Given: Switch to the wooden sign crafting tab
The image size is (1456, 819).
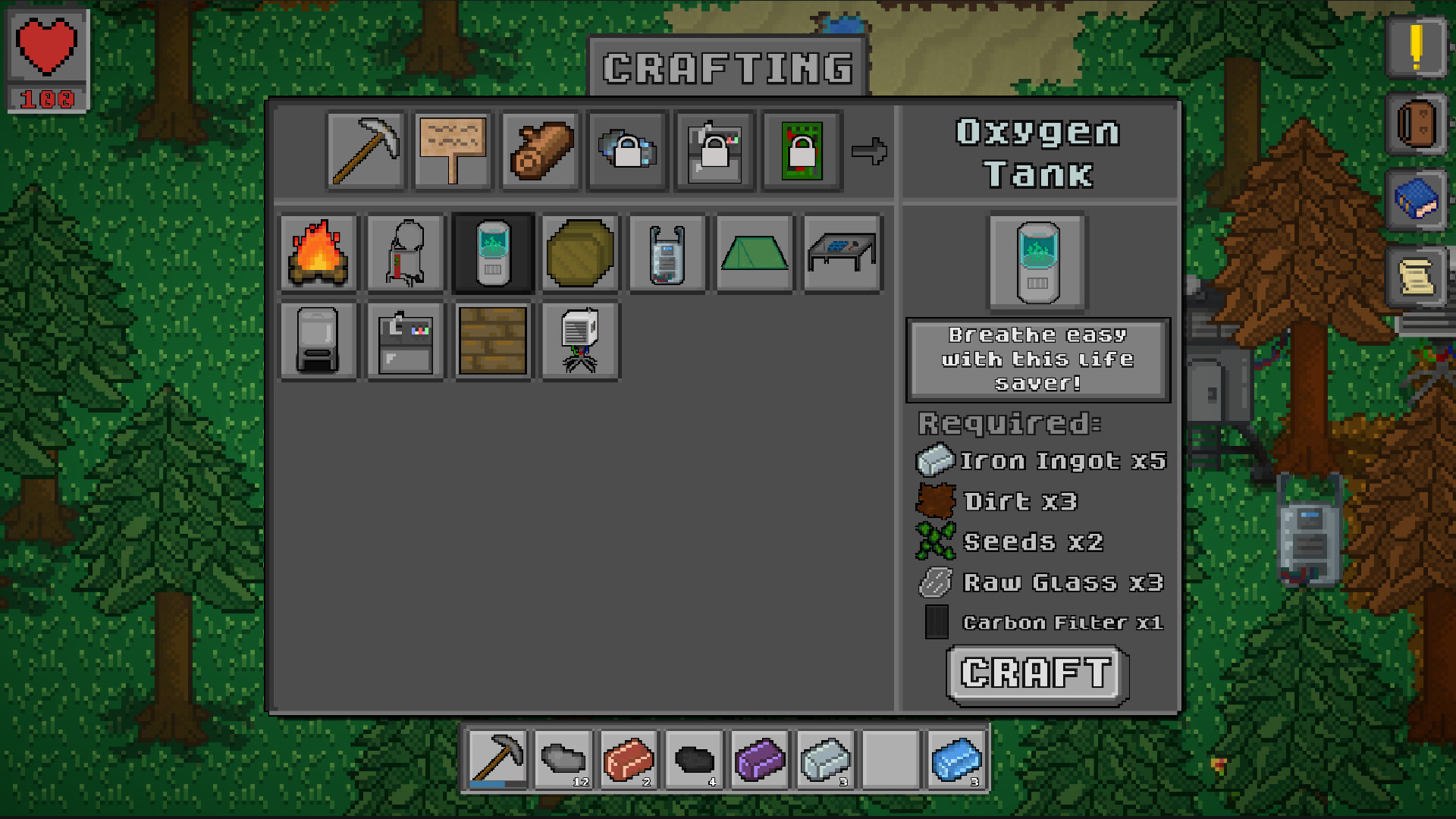Looking at the screenshot, I should (451, 151).
